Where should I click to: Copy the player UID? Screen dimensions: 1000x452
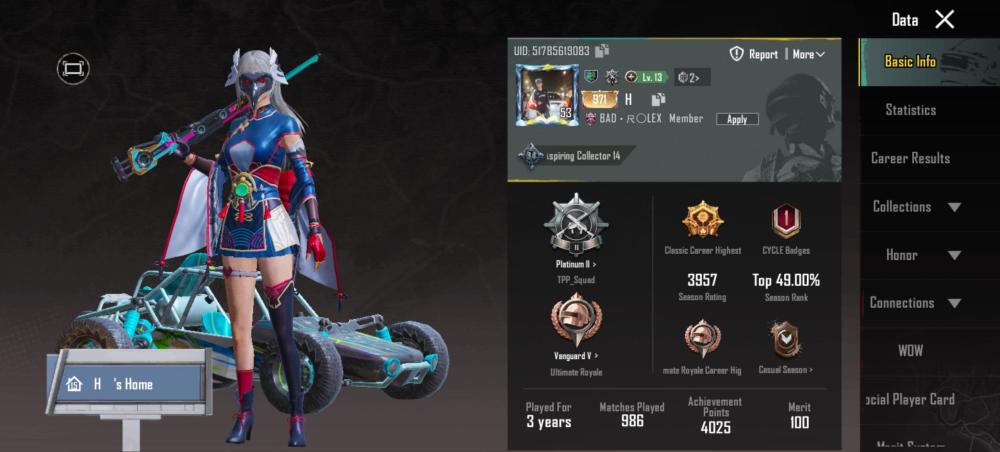pos(602,51)
